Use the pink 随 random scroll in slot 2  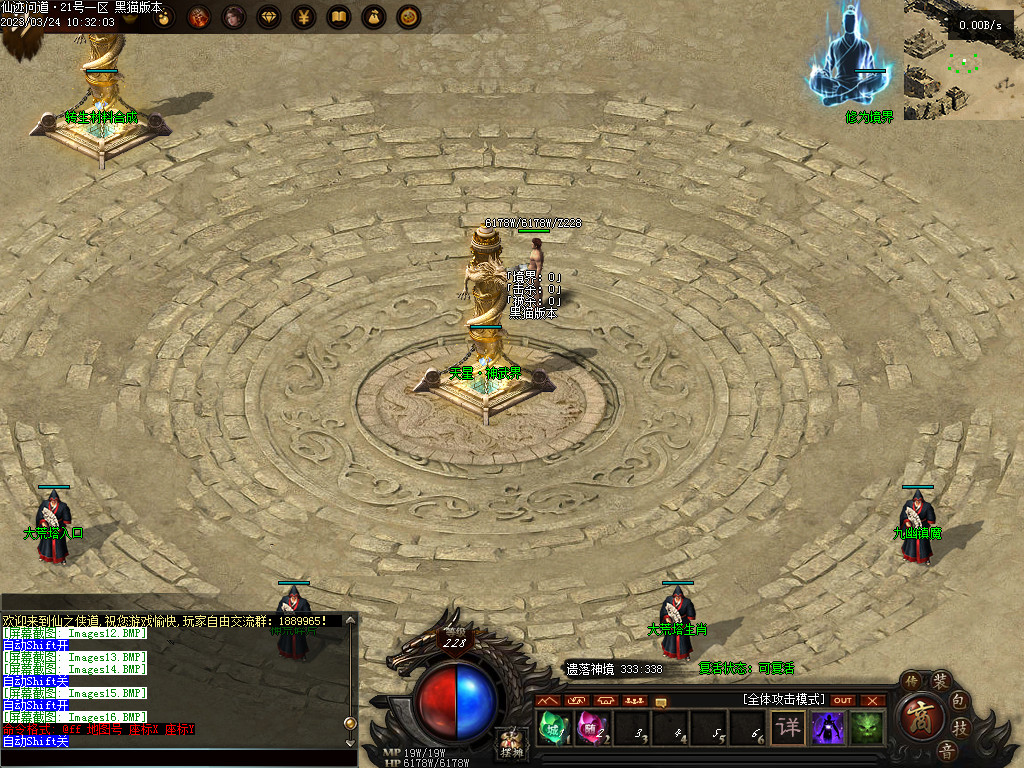click(590, 727)
